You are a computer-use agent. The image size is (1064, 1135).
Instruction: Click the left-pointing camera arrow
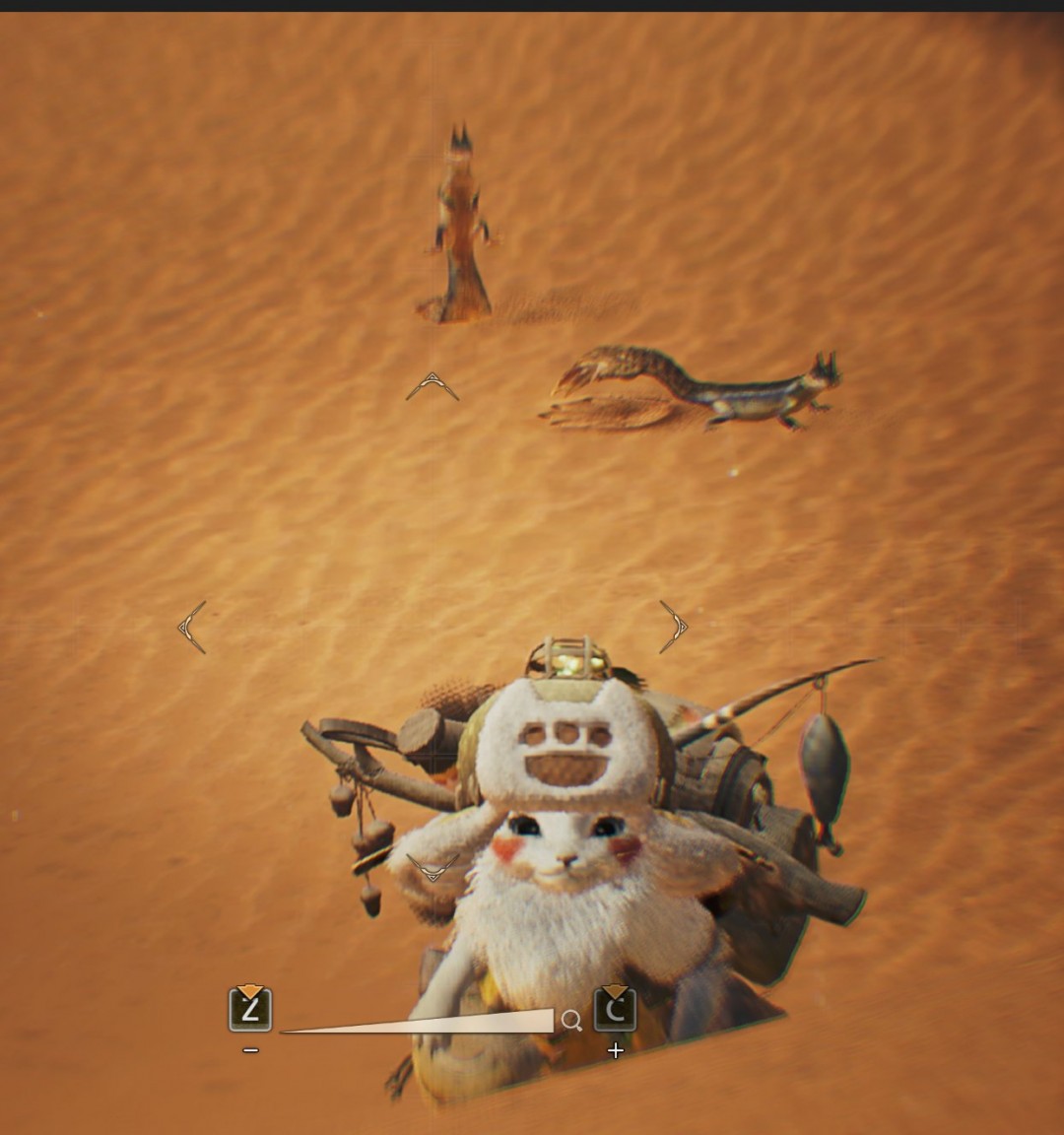click(192, 627)
